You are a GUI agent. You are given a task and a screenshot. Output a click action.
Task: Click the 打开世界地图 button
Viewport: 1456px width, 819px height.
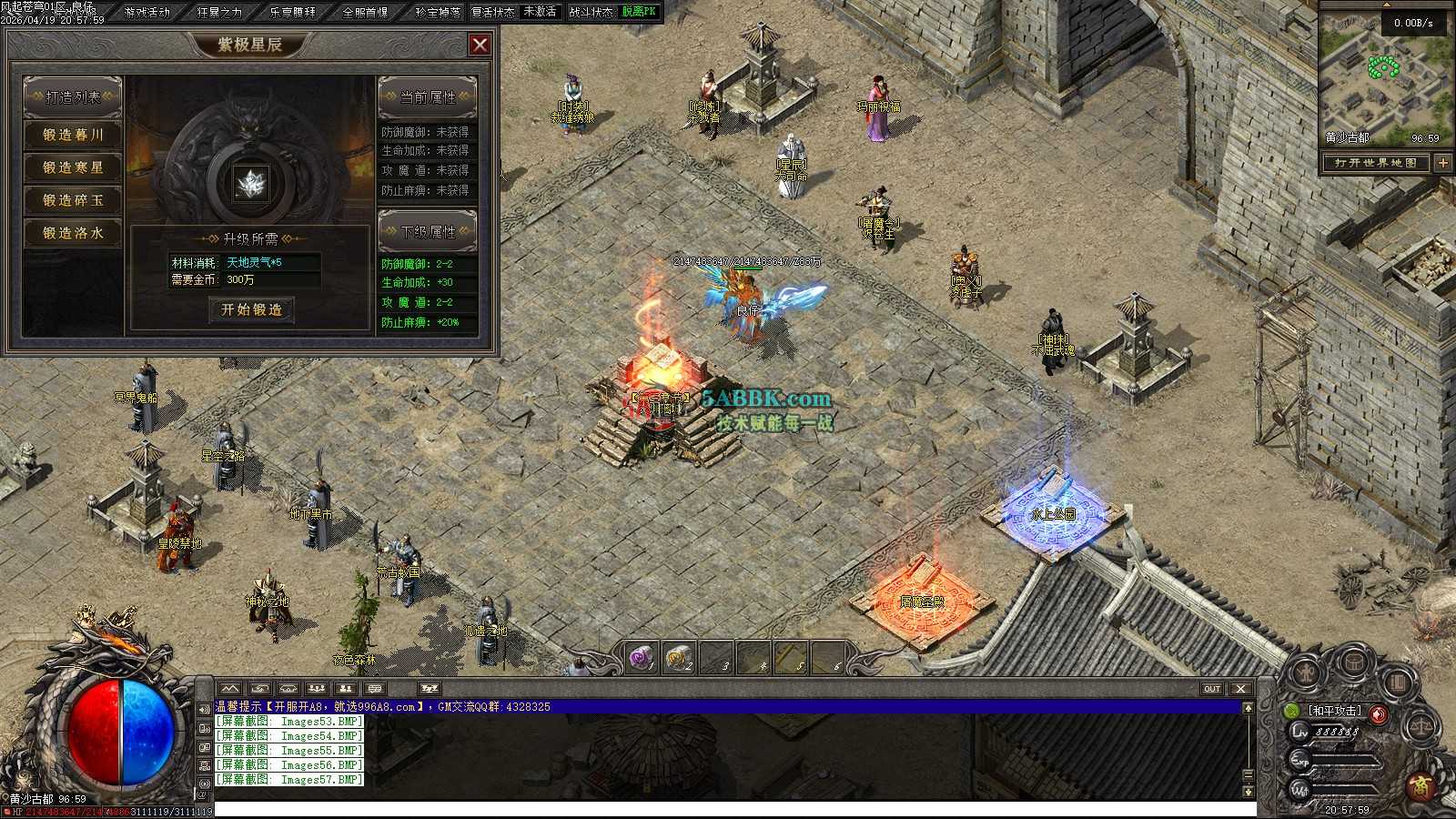pyautogui.click(x=1376, y=163)
